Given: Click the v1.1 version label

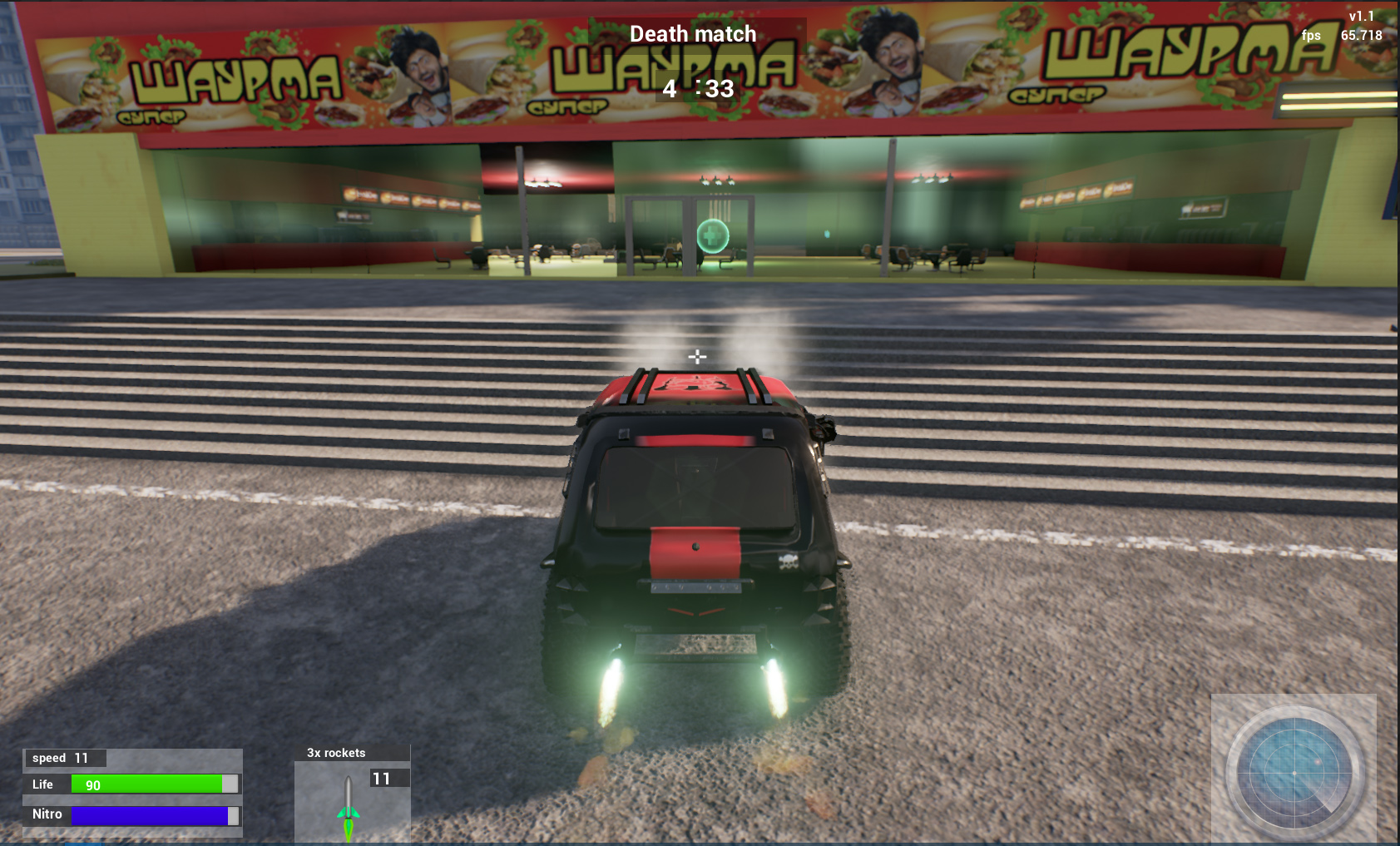Looking at the screenshot, I should (1362, 14).
